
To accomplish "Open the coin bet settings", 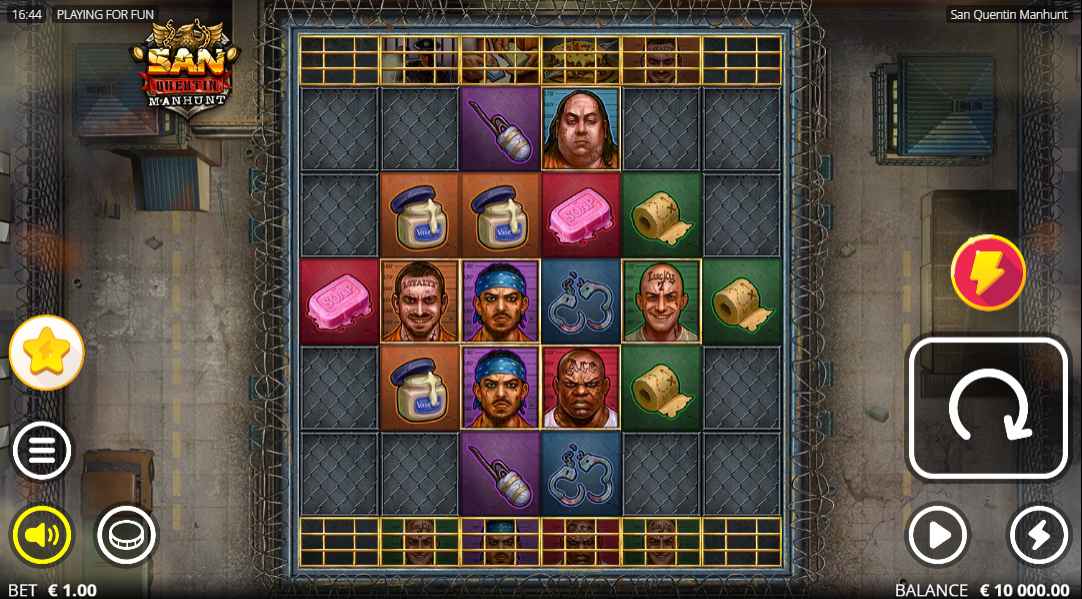I will coord(127,536).
